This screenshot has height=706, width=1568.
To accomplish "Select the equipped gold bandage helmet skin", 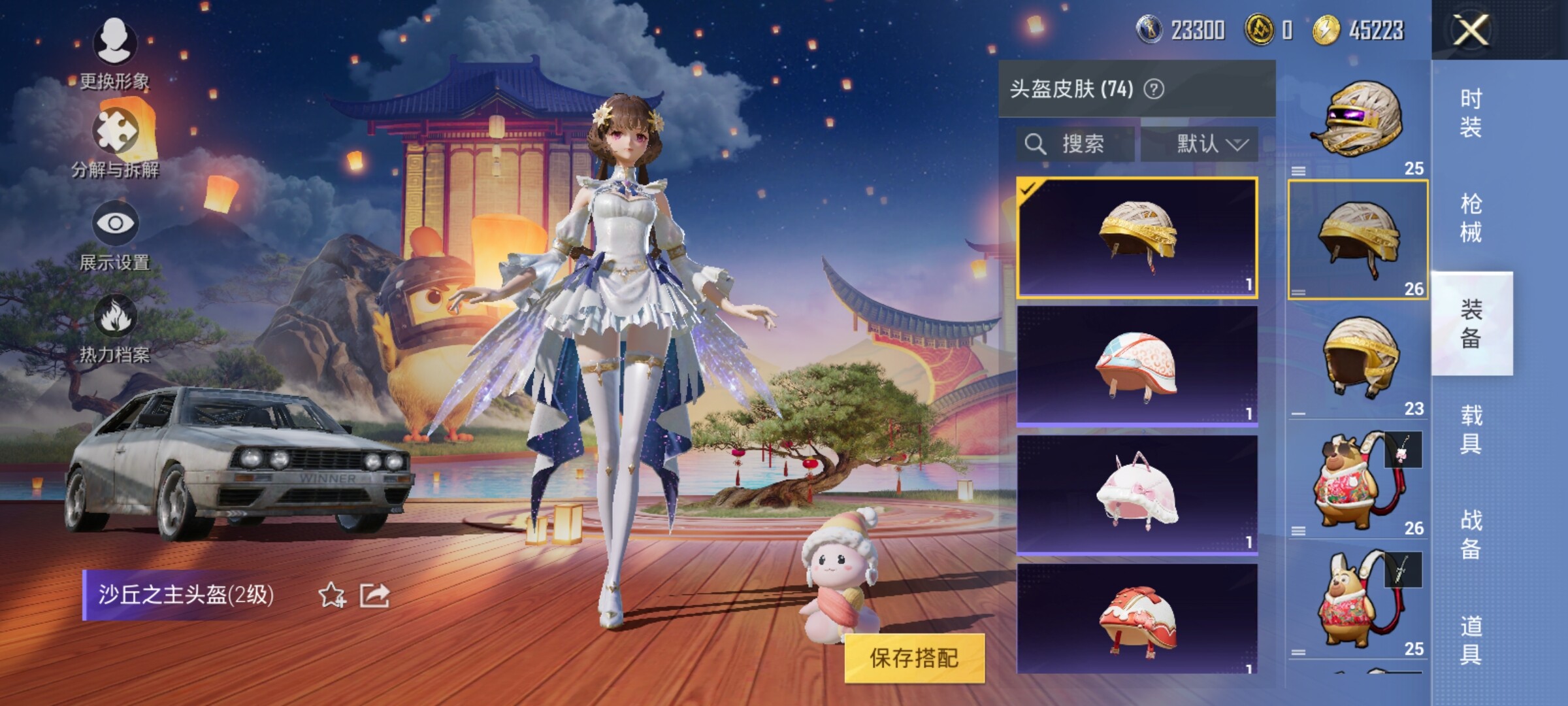I will 1137,237.
